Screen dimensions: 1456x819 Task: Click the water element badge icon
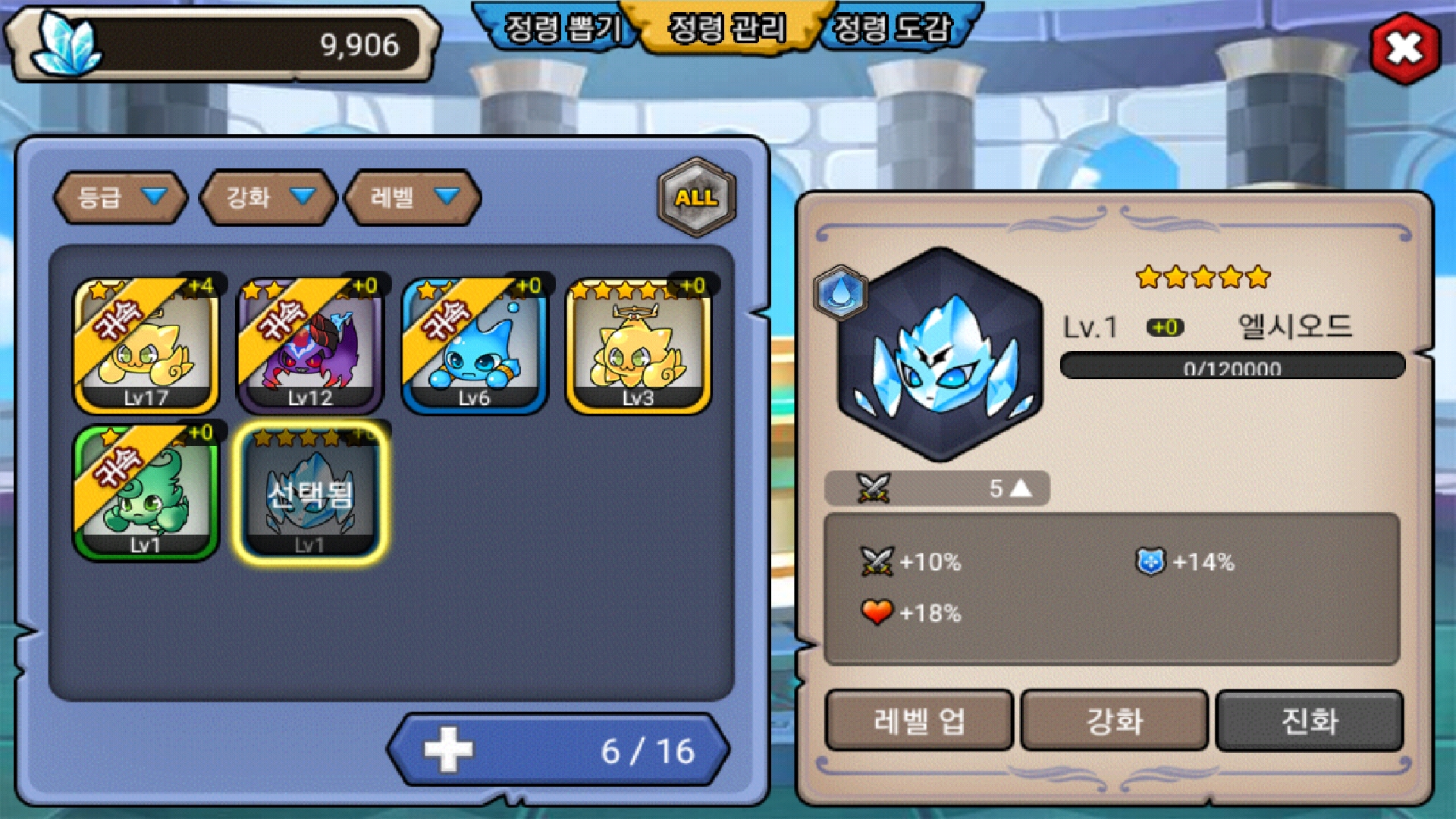pyautogui.click(x=840, y=292)
